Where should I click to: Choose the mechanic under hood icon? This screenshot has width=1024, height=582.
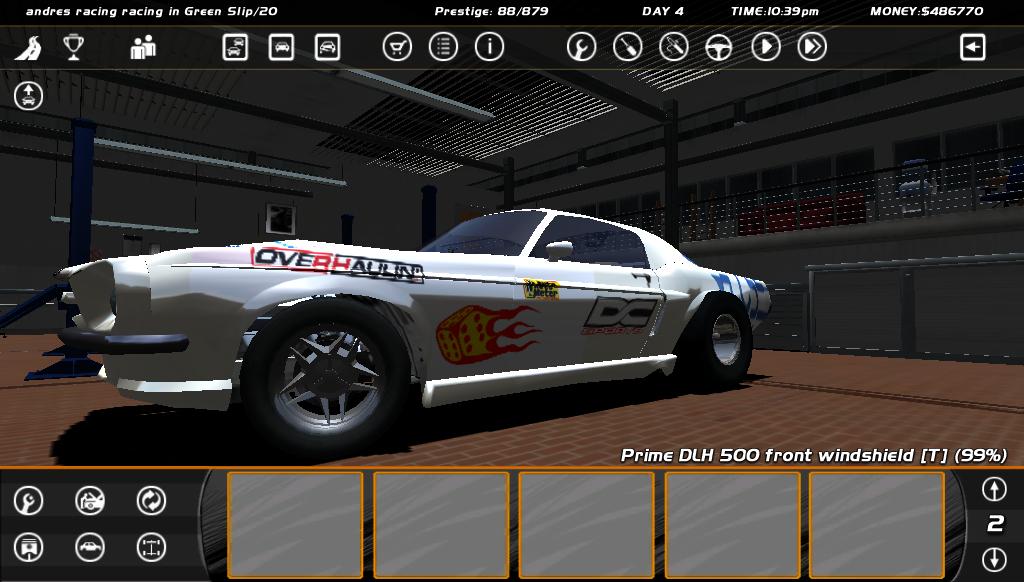(x=90, y=500)
